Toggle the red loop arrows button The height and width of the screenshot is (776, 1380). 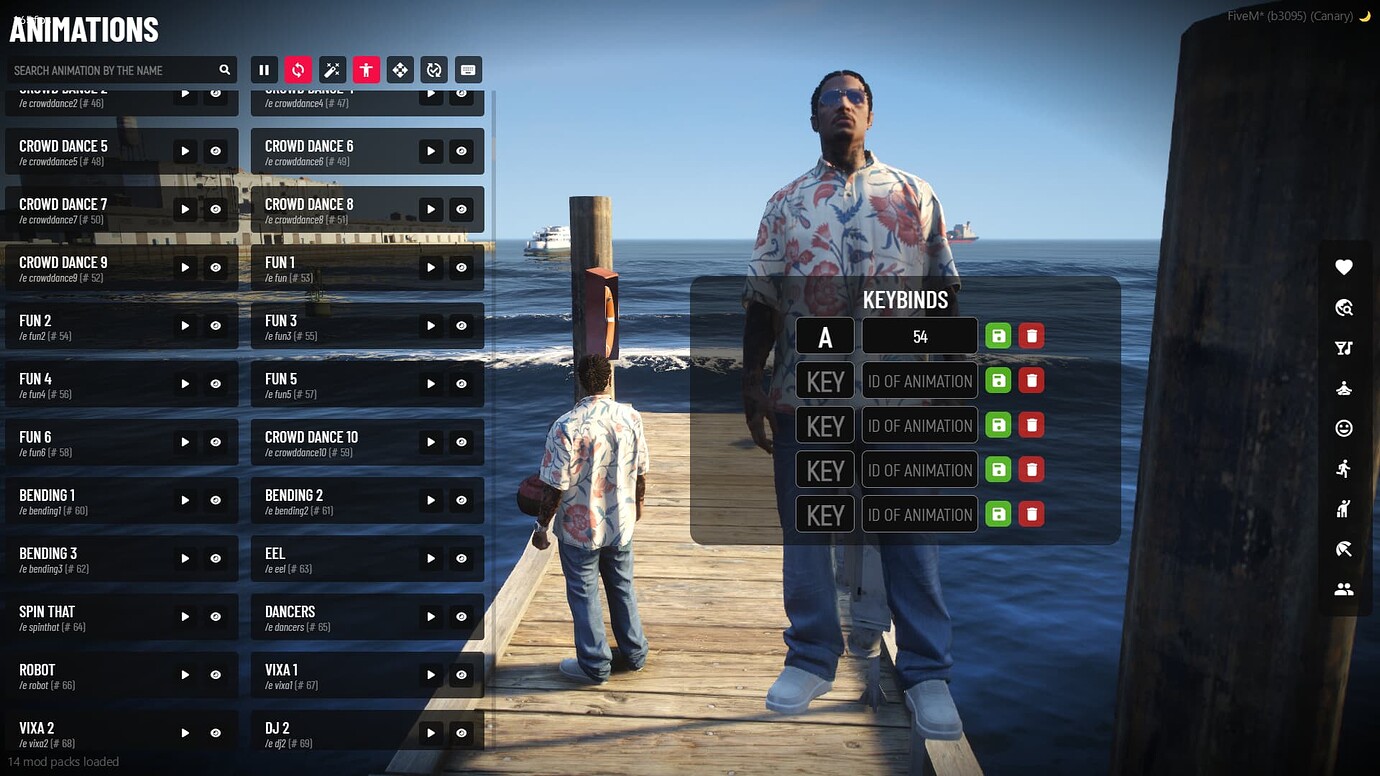[x=298, y=70]
